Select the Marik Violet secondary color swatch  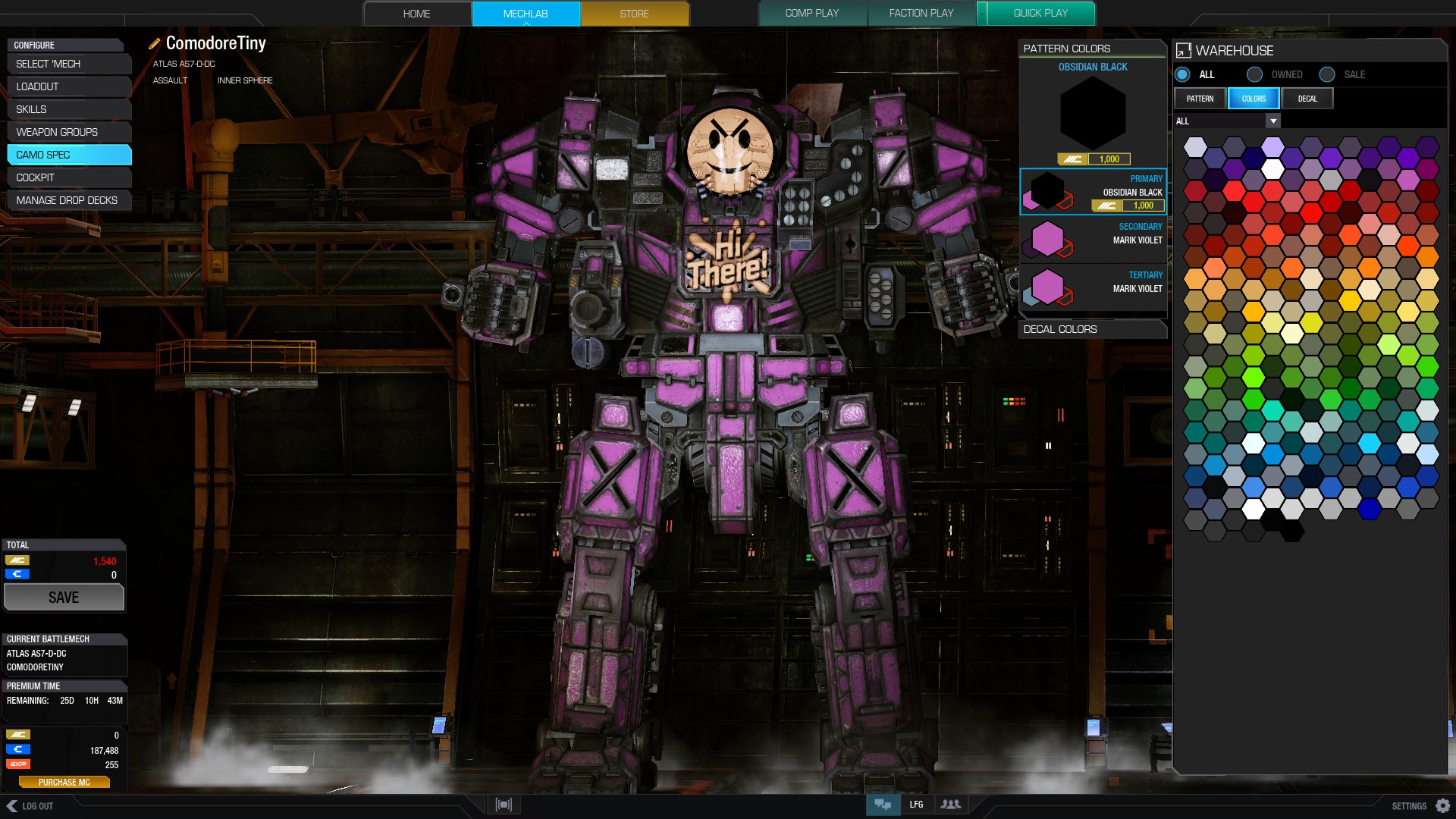tap(1049, 239)
